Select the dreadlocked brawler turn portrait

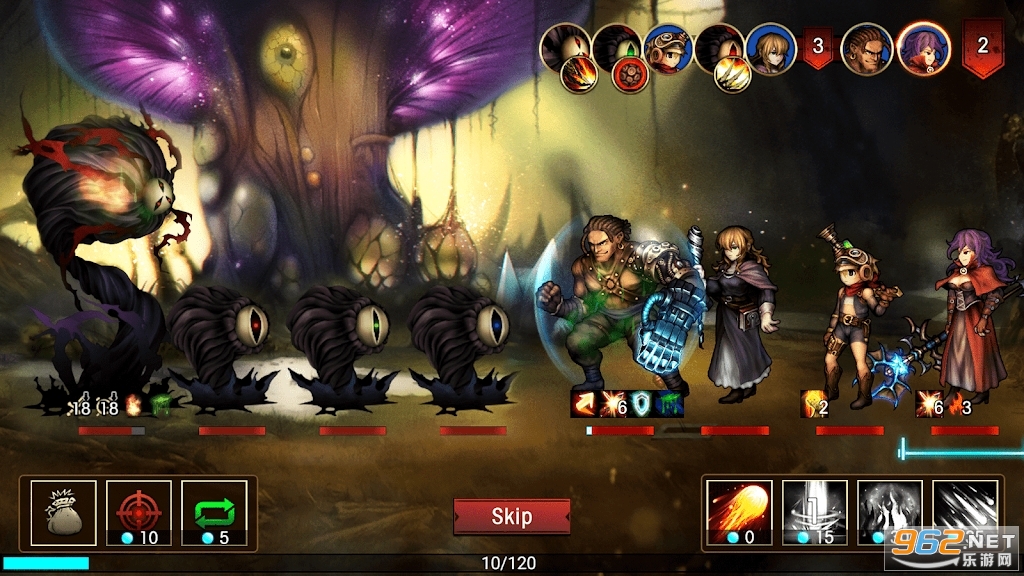[866, 48]
